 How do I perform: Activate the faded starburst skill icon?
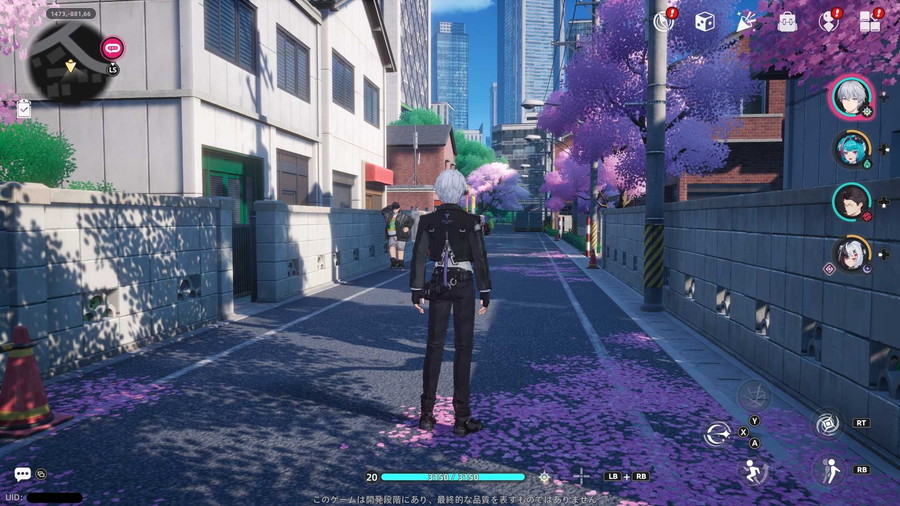(x=753, y=395)
